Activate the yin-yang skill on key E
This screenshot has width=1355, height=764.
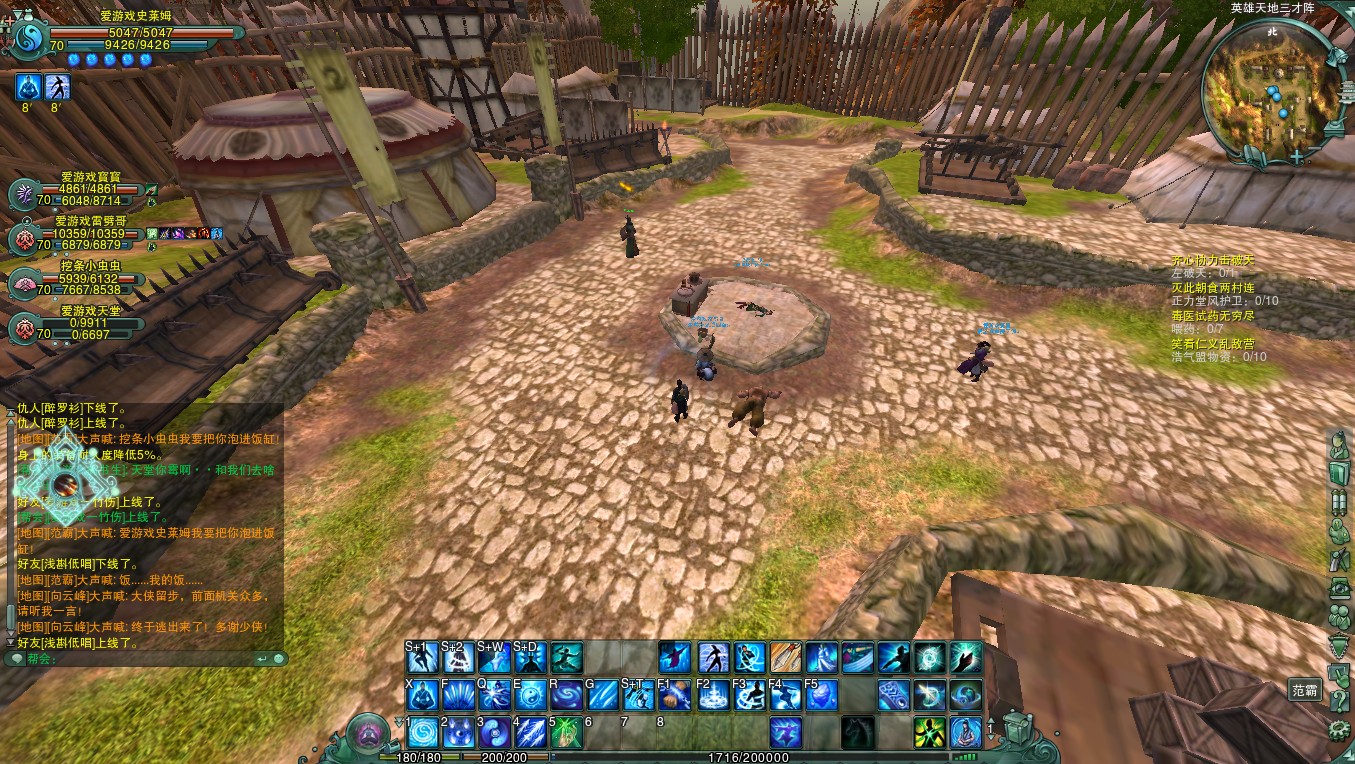pos(530,694)
